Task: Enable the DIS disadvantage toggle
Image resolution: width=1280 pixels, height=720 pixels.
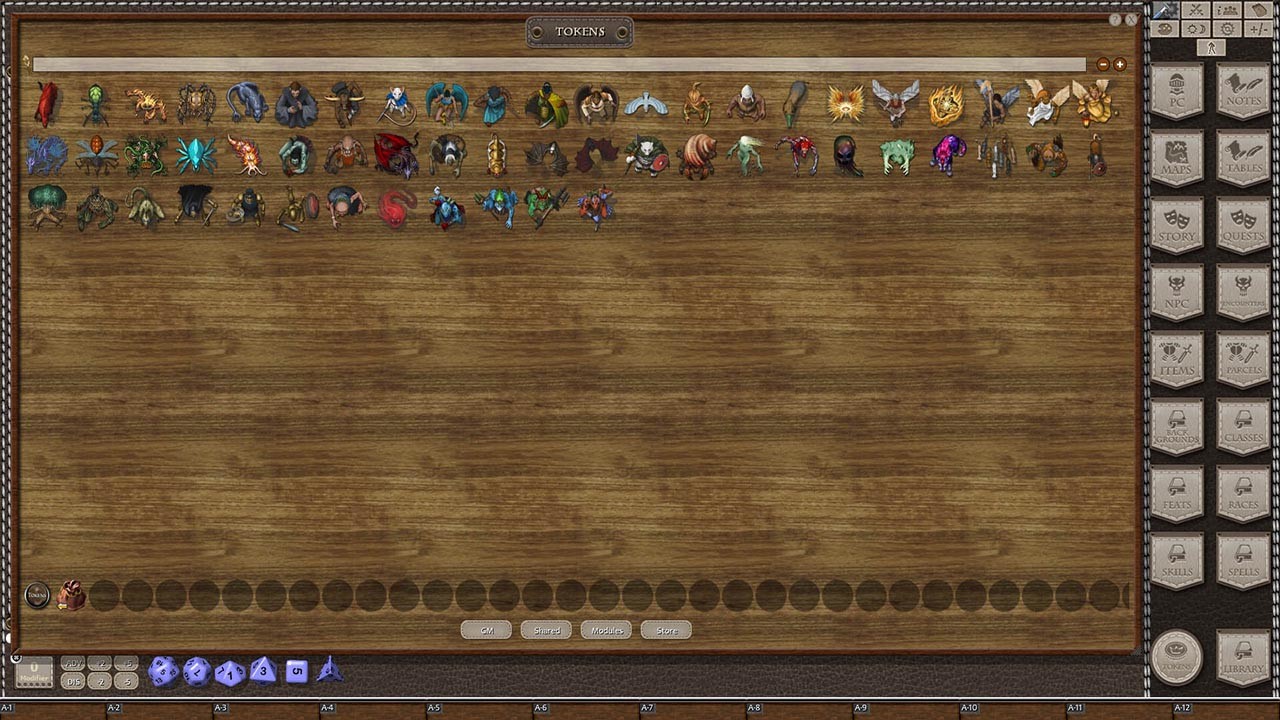Action: [72, 680]
